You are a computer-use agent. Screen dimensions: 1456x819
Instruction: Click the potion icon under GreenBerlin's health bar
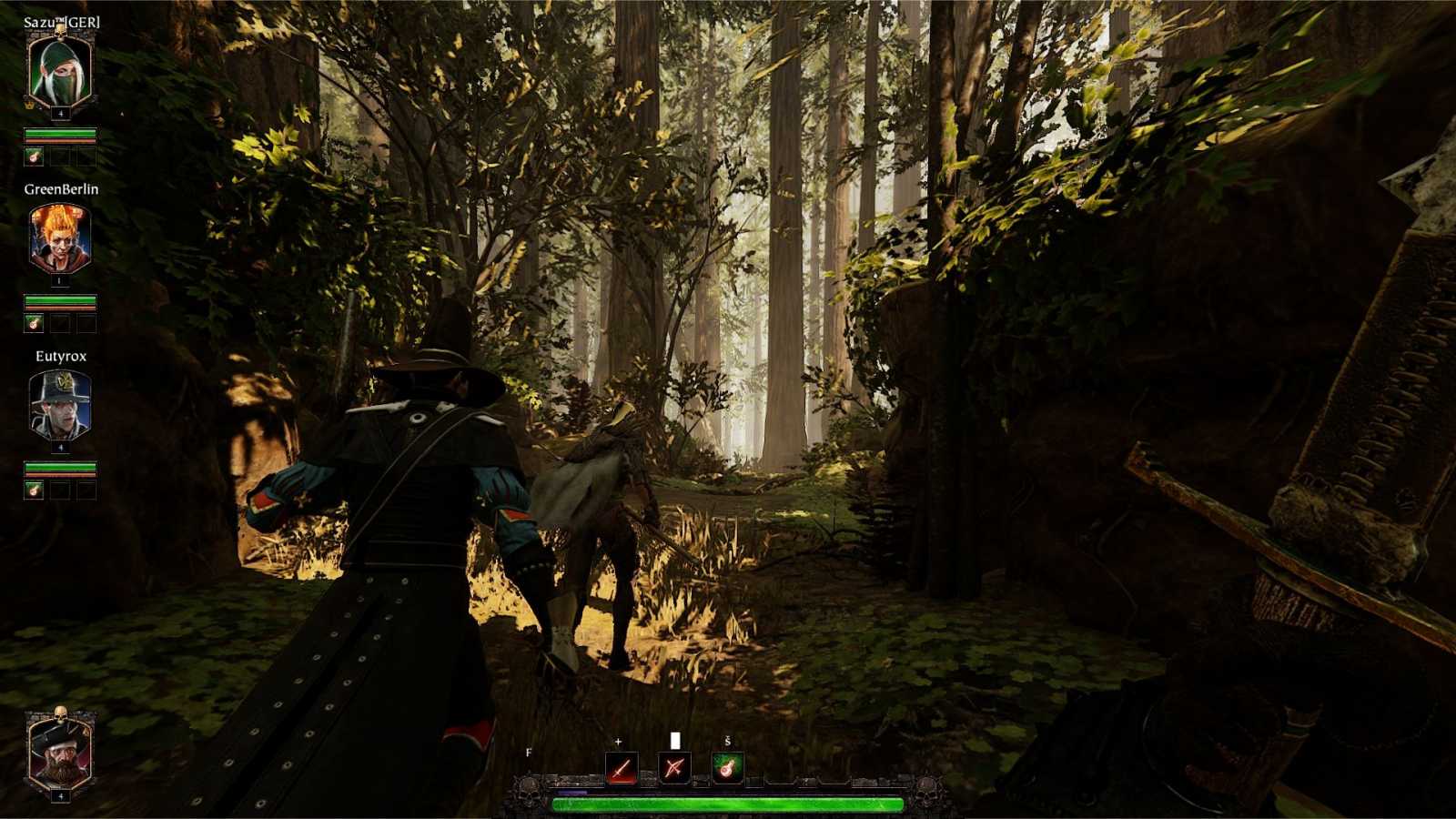(35, 323)
